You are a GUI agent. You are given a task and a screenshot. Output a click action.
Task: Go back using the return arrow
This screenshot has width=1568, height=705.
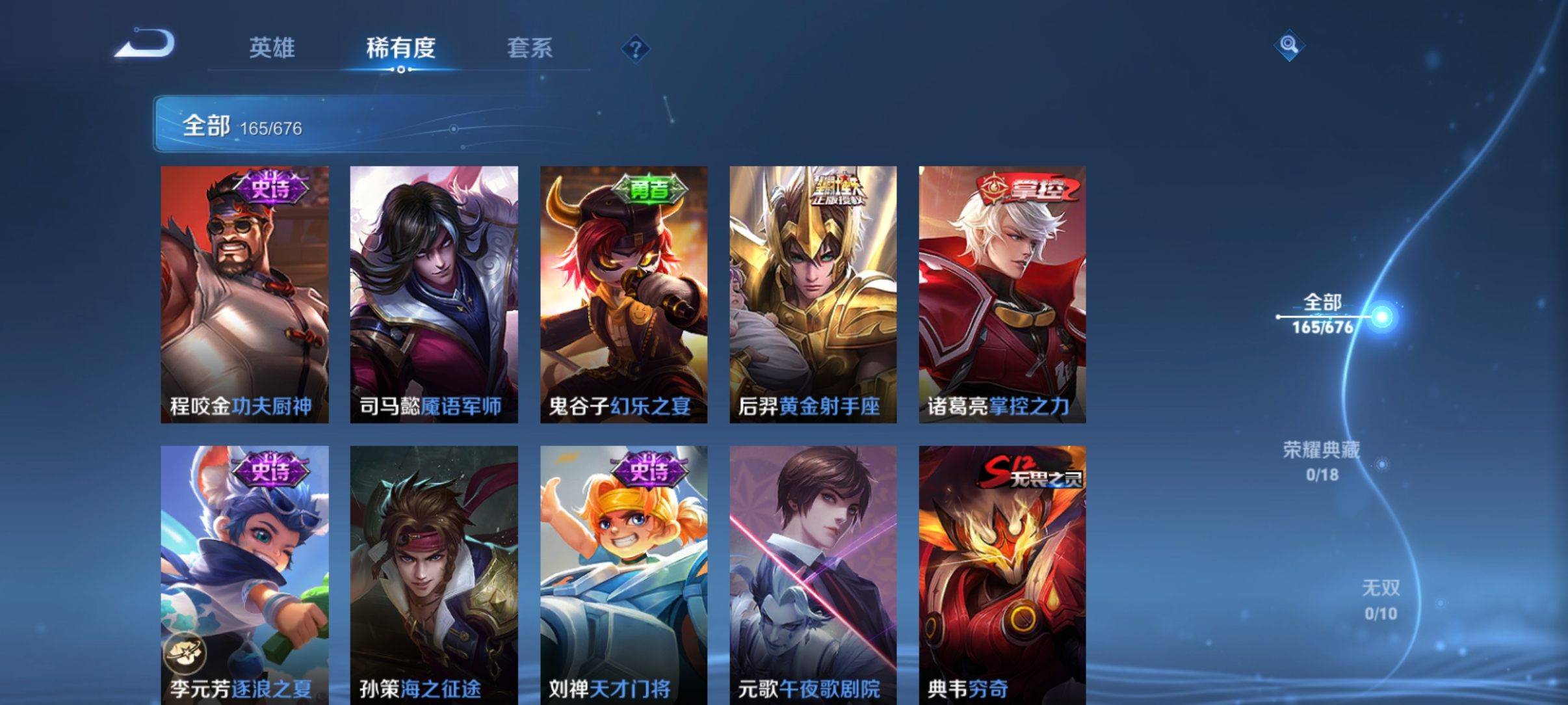(144, 46)
